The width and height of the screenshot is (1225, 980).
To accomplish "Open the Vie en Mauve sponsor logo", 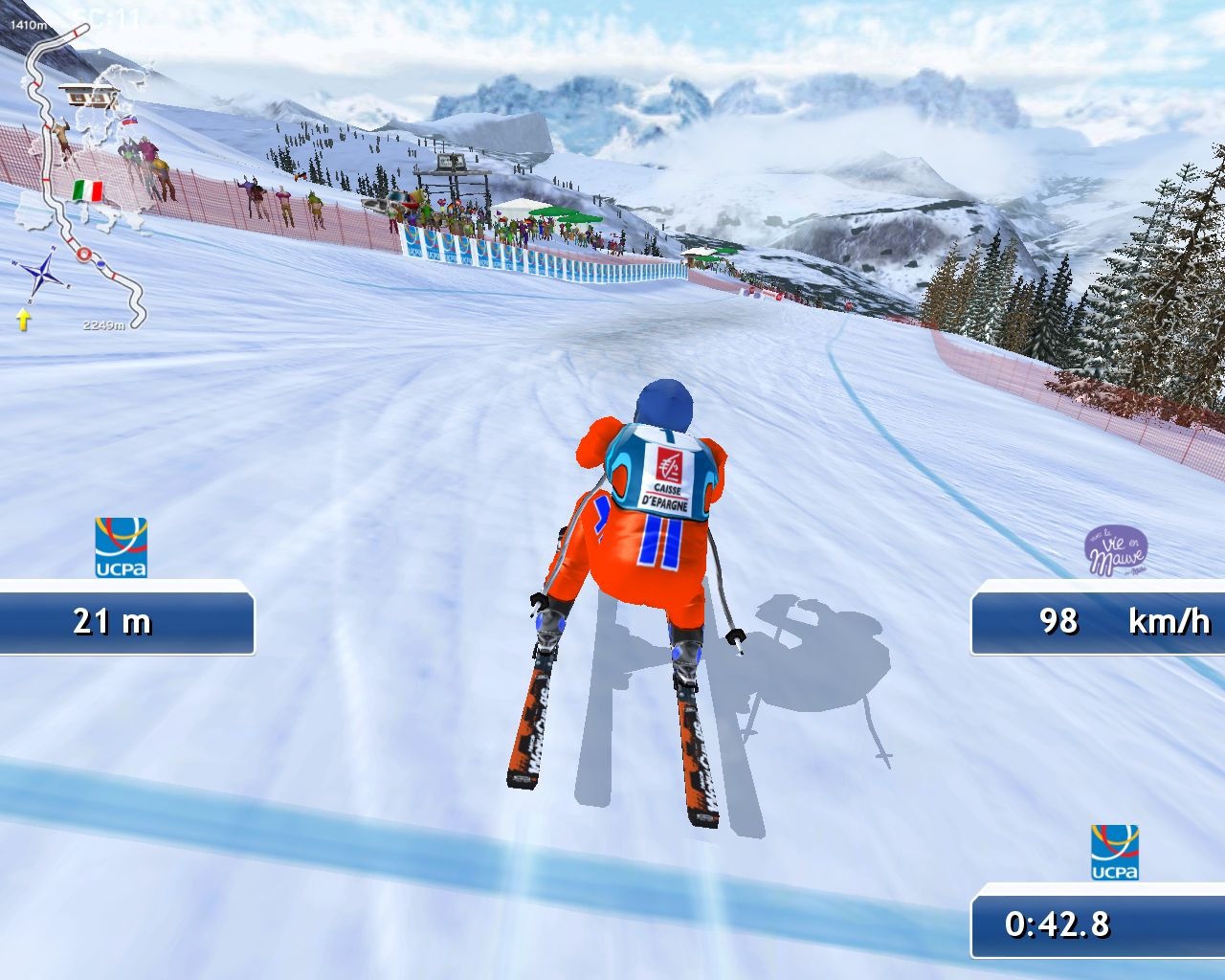I will click(1115, 551).
